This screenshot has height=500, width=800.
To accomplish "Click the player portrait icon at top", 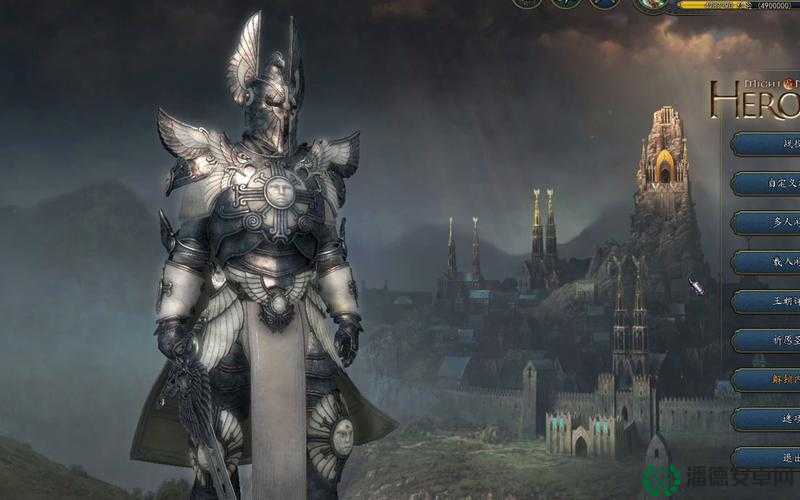I will (x=654, y=5).
